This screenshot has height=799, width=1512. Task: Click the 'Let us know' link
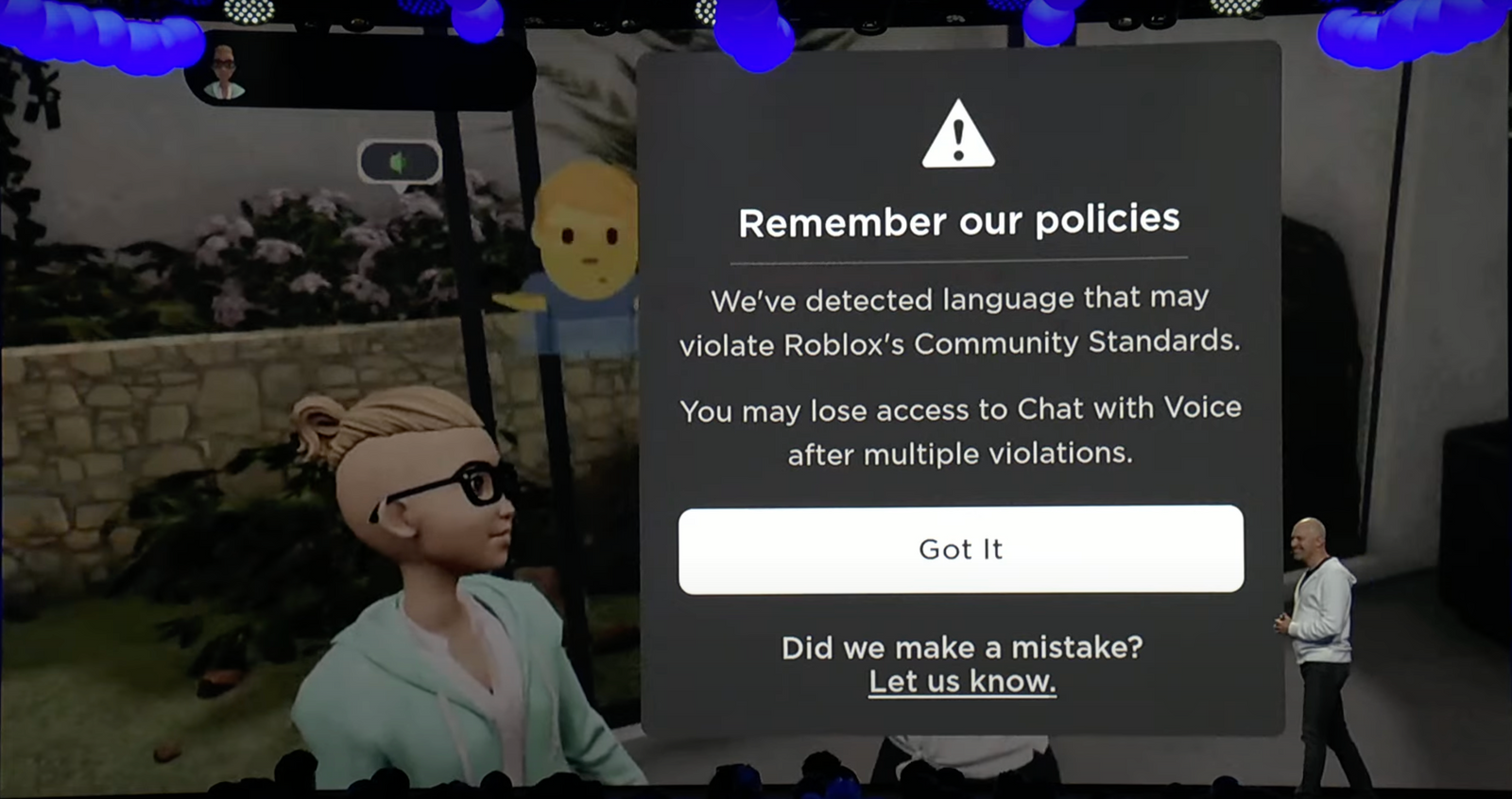coord(960,680)
